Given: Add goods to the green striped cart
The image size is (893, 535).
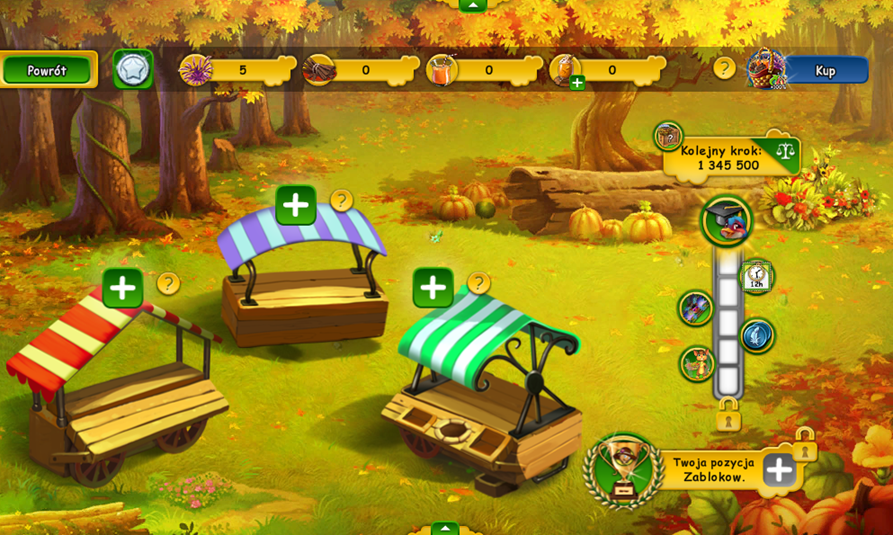Looking at the screenshot, I should [433, 288].
